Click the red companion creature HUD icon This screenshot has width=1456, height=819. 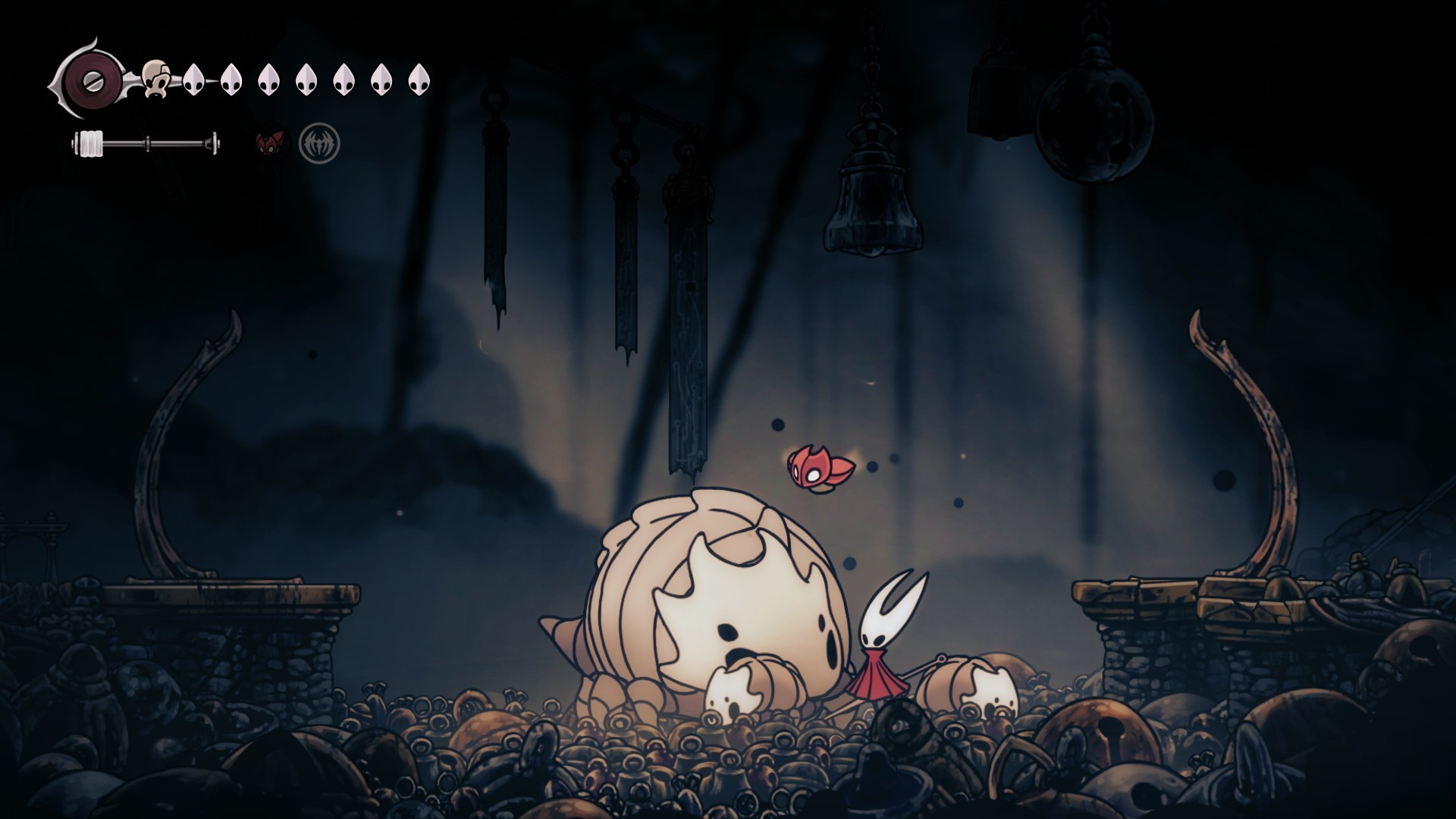click(271, 143)
